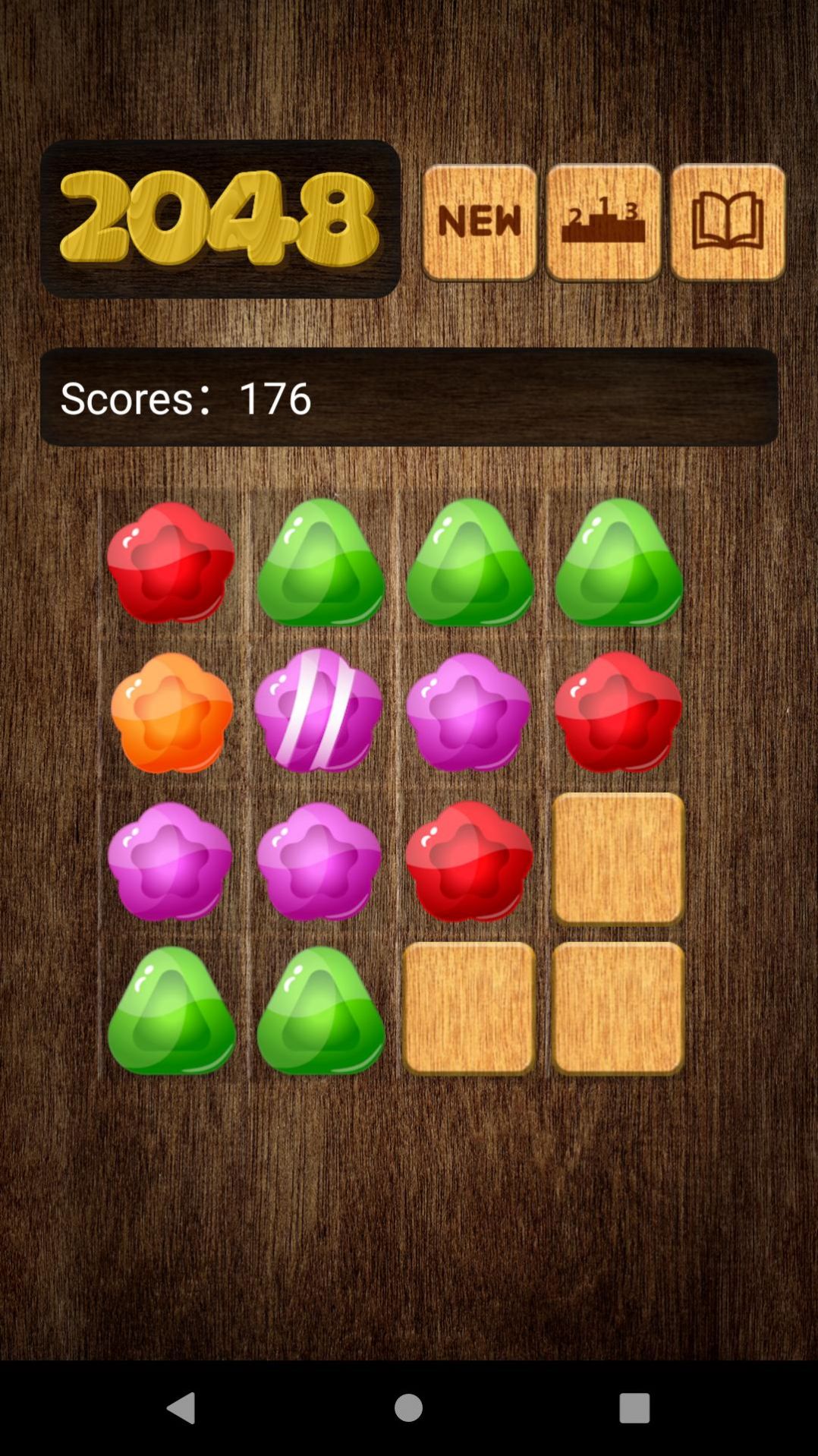Tap the Android back arrow
This screenshot has height=1456, width=818.
181,1407
